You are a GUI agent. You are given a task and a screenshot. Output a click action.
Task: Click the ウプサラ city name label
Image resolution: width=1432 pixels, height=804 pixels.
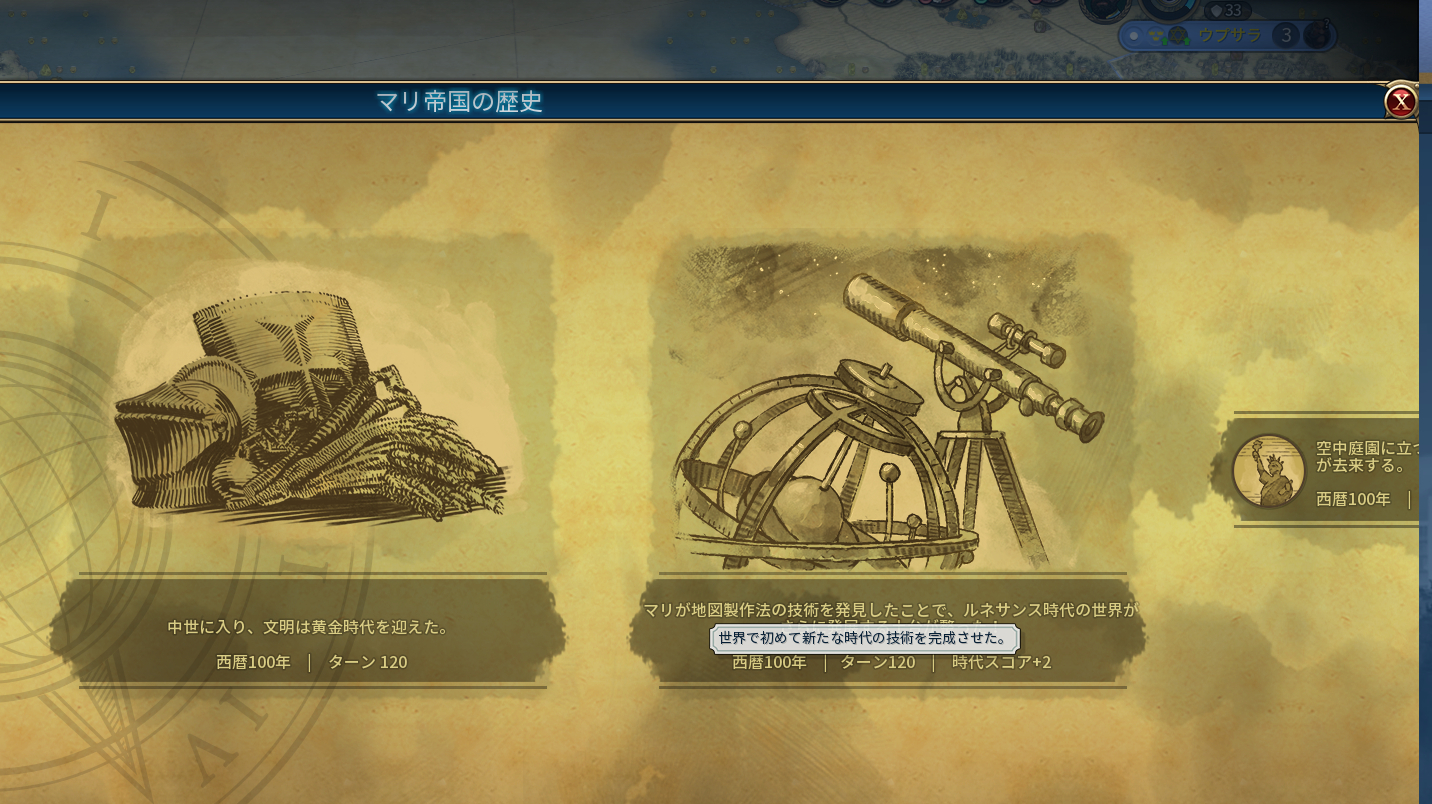(x=1231, y=34)
